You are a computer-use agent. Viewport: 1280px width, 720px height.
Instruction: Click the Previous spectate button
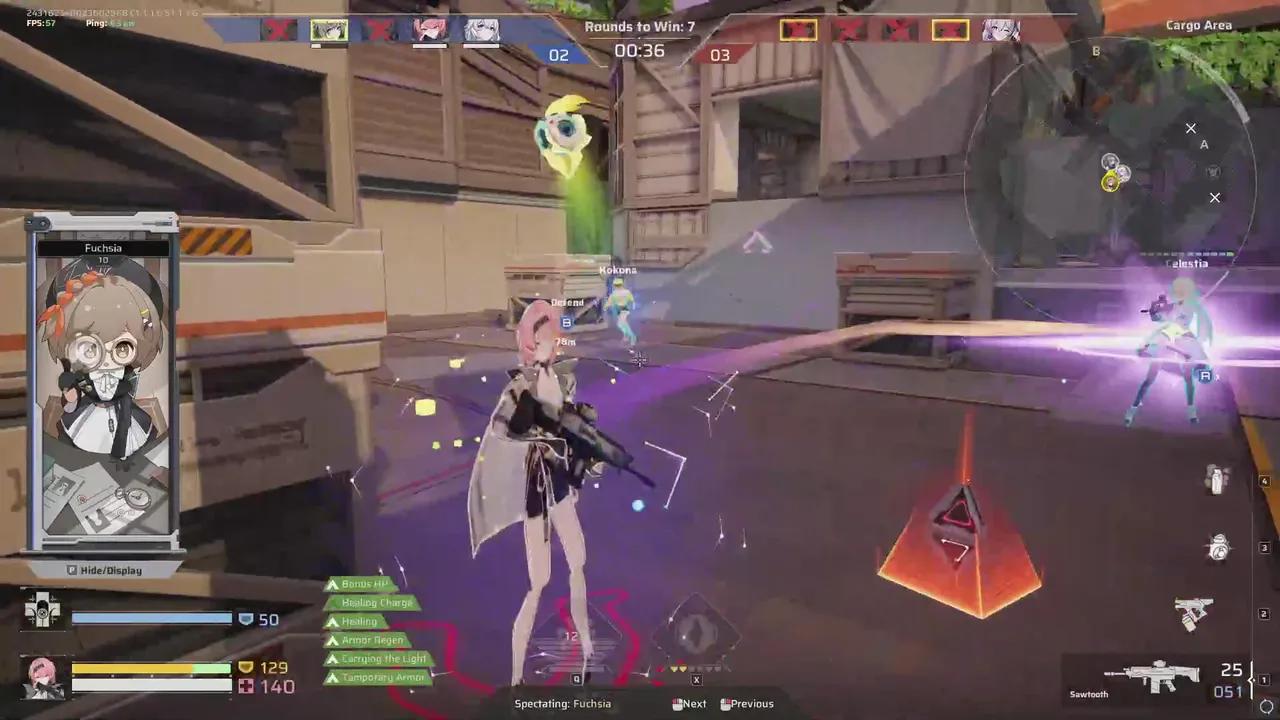747,703
